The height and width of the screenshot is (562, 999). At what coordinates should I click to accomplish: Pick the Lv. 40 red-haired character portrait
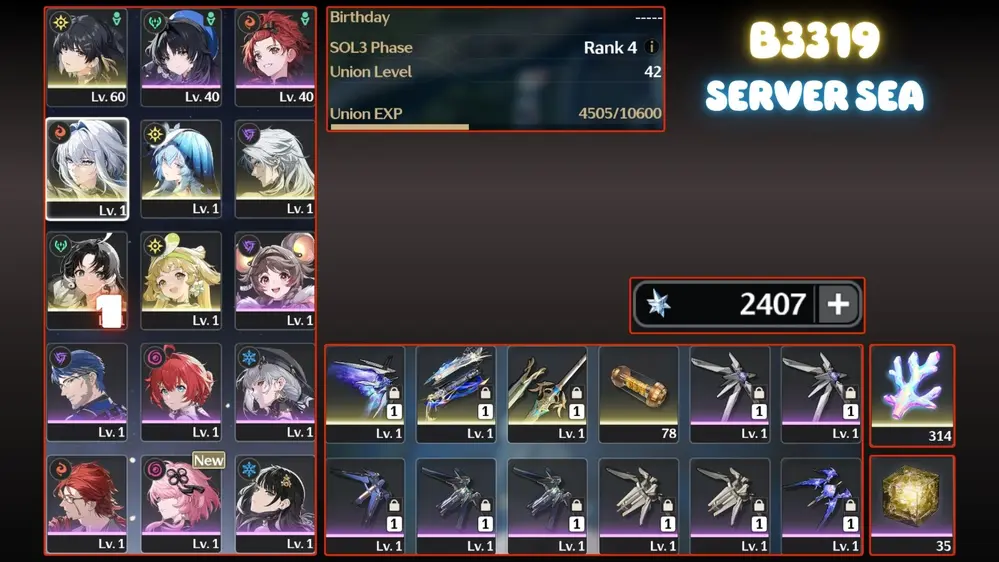[275, 57]
